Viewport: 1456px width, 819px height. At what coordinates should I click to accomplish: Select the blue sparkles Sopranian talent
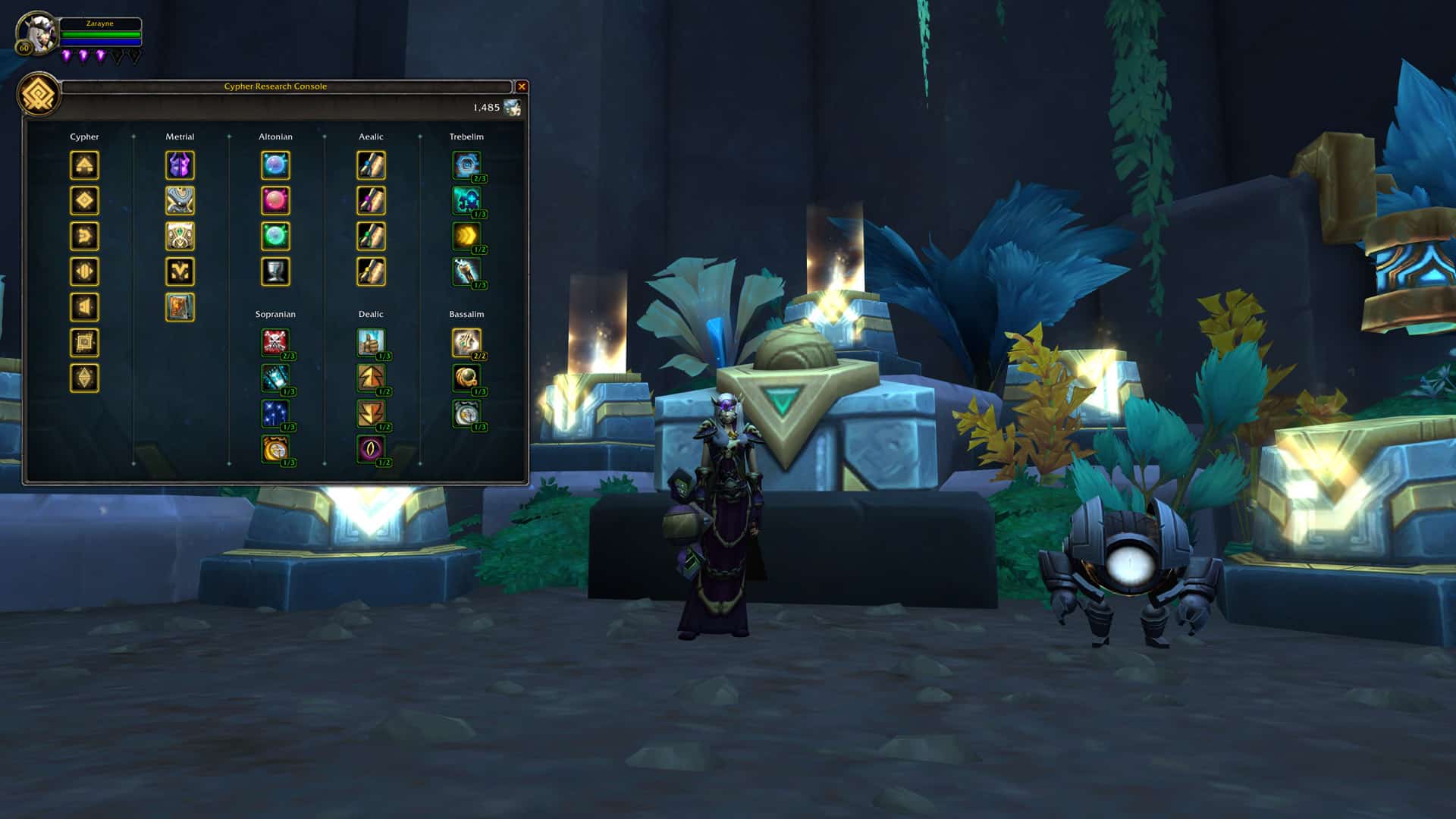click(x=275, y=413)
